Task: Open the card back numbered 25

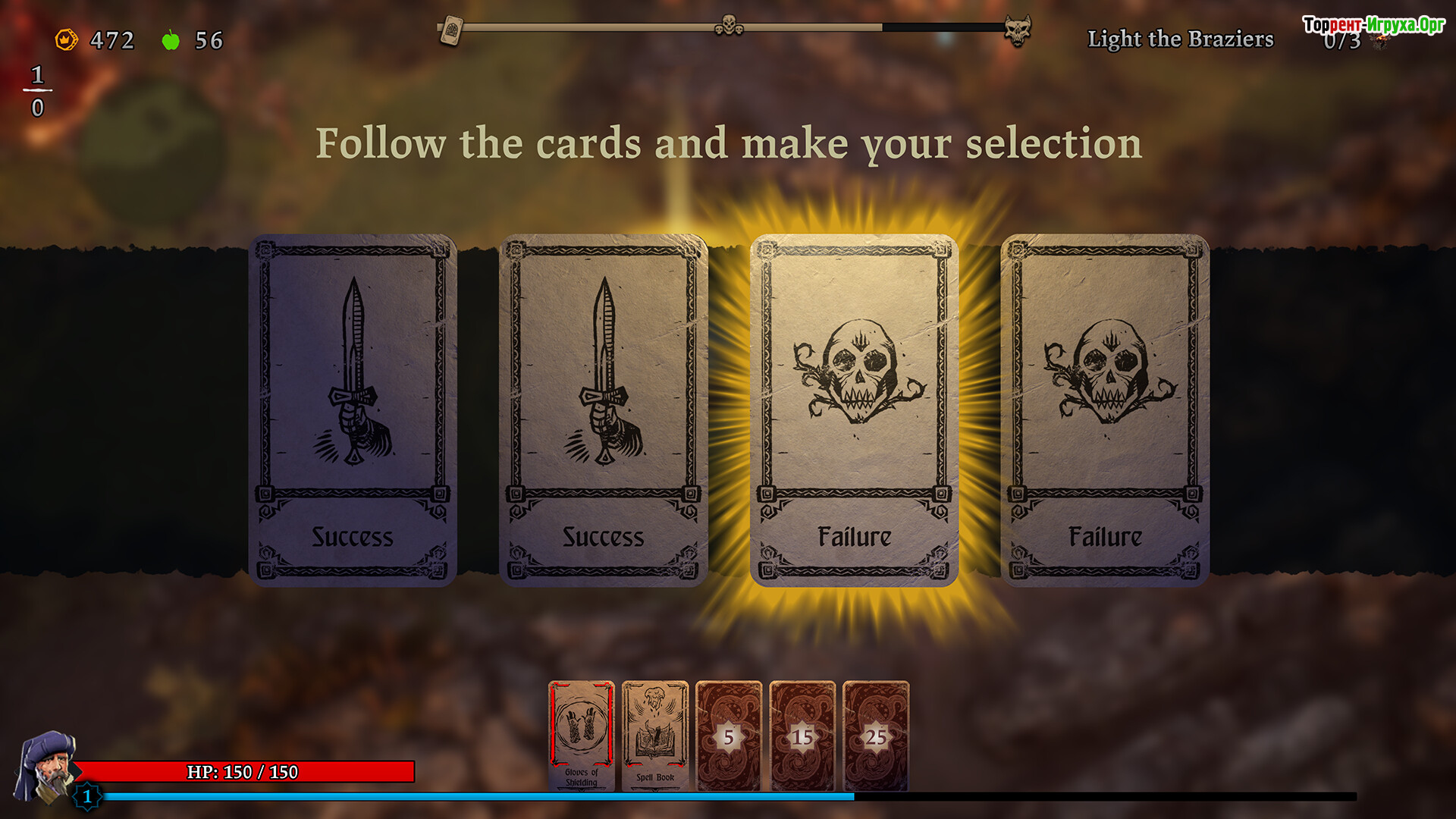Action: (x=876, y=736)
